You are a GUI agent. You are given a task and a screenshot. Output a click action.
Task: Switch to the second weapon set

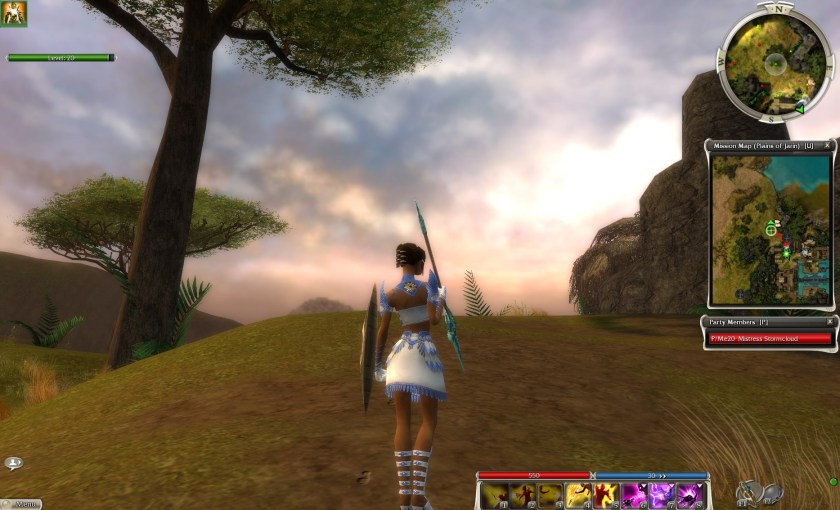772,491
